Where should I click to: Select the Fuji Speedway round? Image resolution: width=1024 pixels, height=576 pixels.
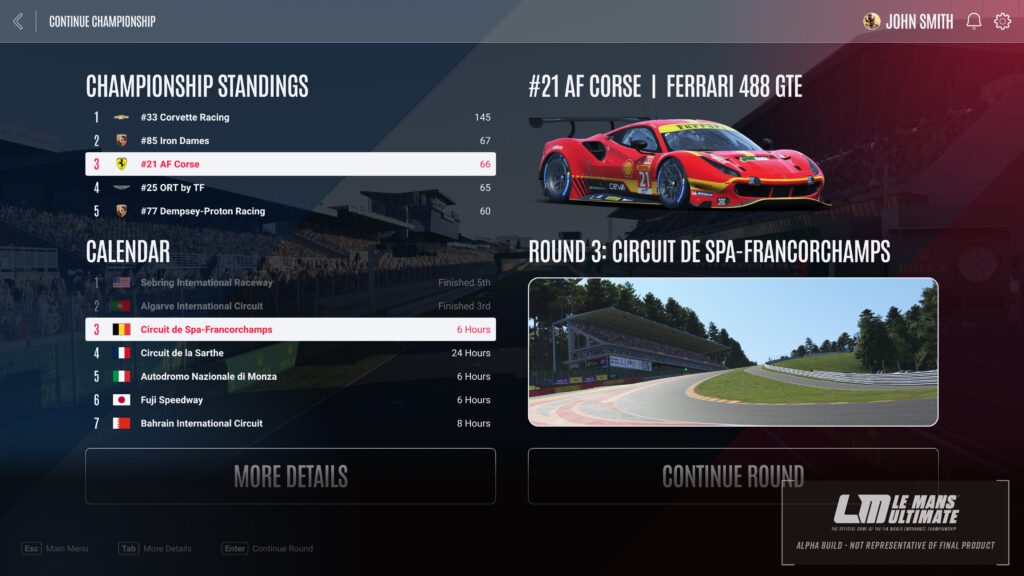pyautogui.click(x=290, y=400)
